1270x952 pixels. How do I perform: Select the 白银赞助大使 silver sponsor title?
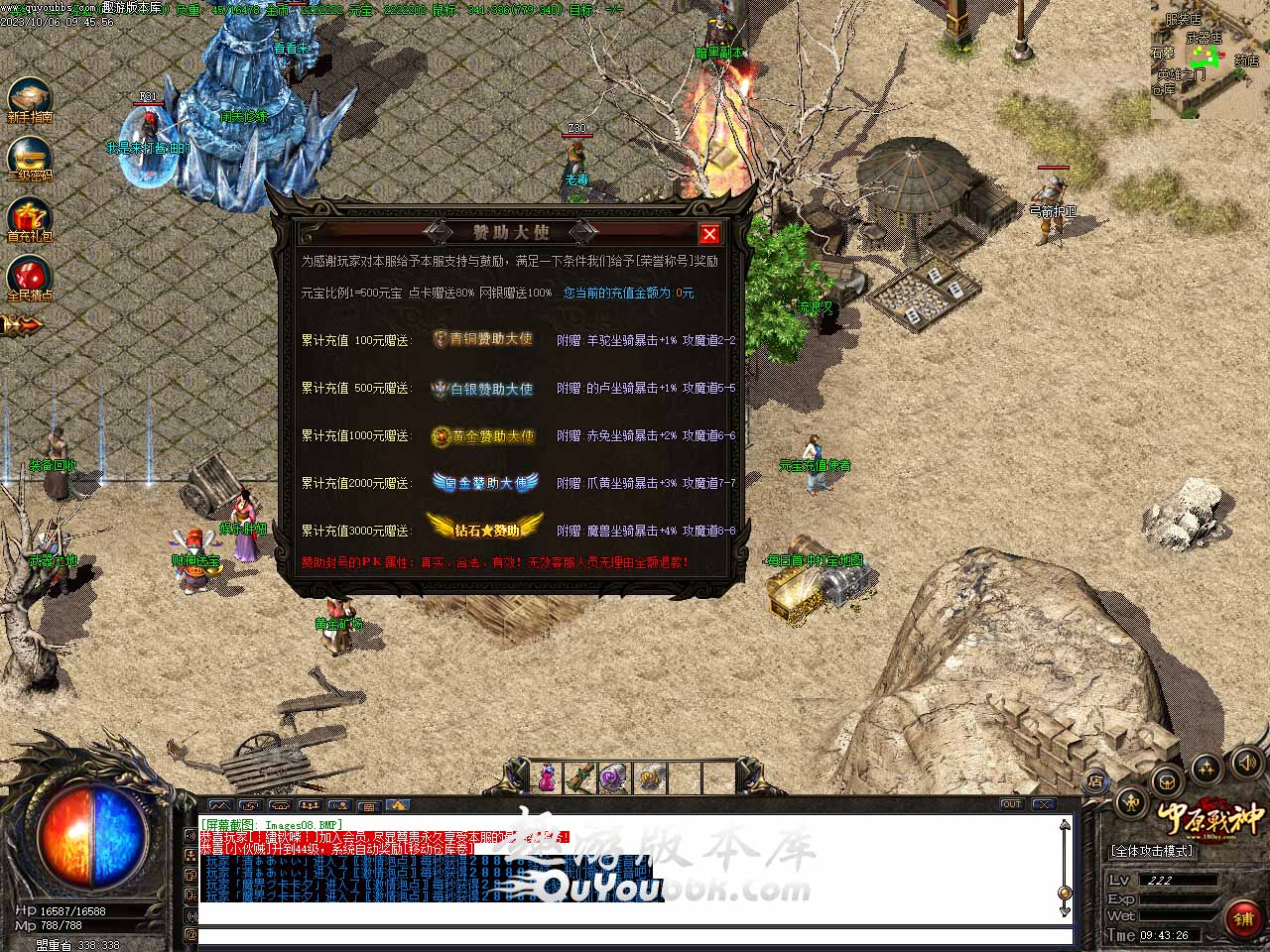pos(483,389)
